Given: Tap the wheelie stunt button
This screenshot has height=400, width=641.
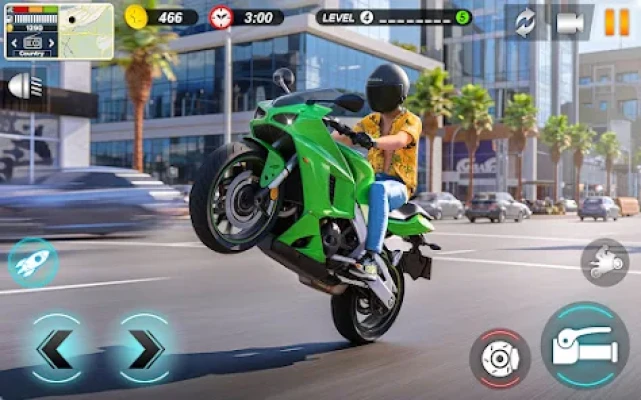Looking at the screenshot, I should [604, 263].
